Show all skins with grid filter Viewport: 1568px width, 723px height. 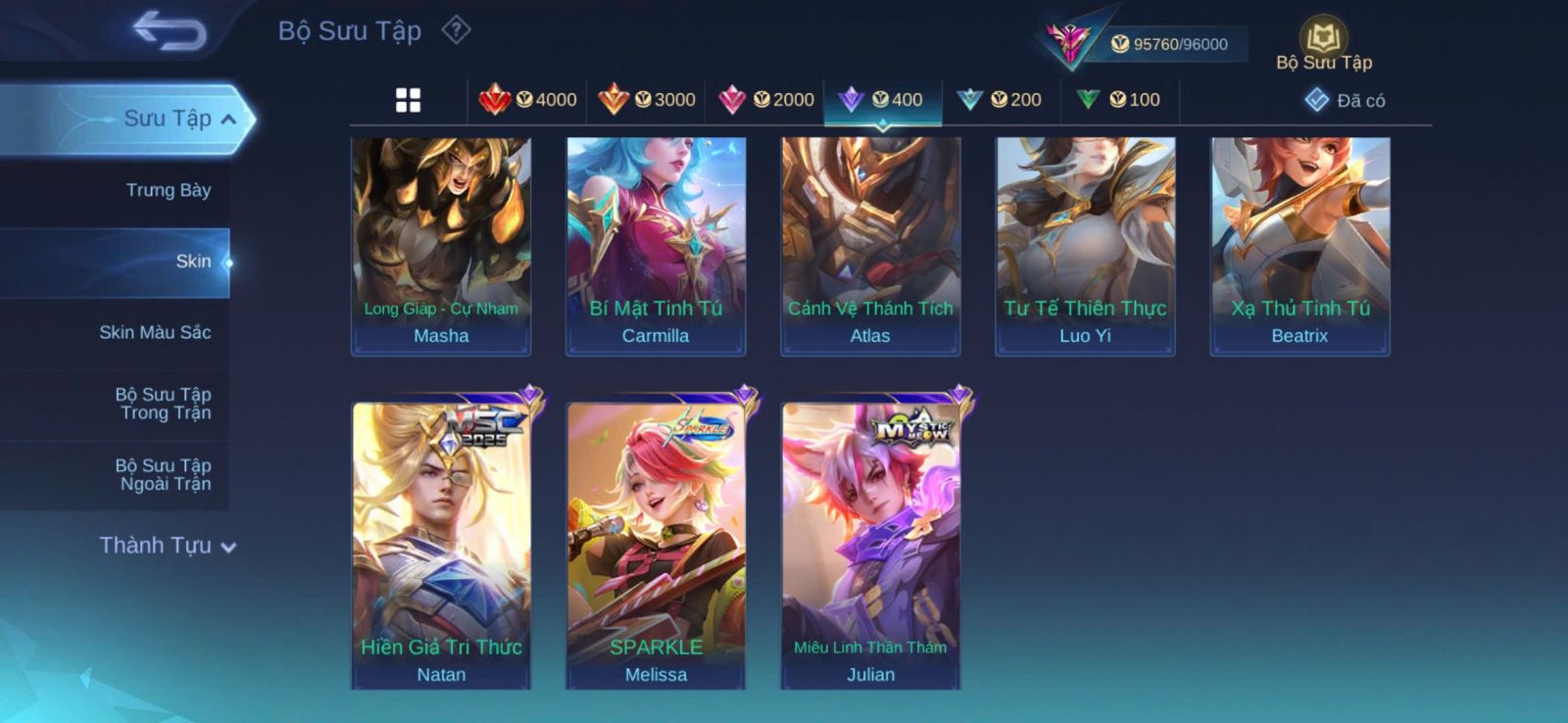click(x=408, y=100)
